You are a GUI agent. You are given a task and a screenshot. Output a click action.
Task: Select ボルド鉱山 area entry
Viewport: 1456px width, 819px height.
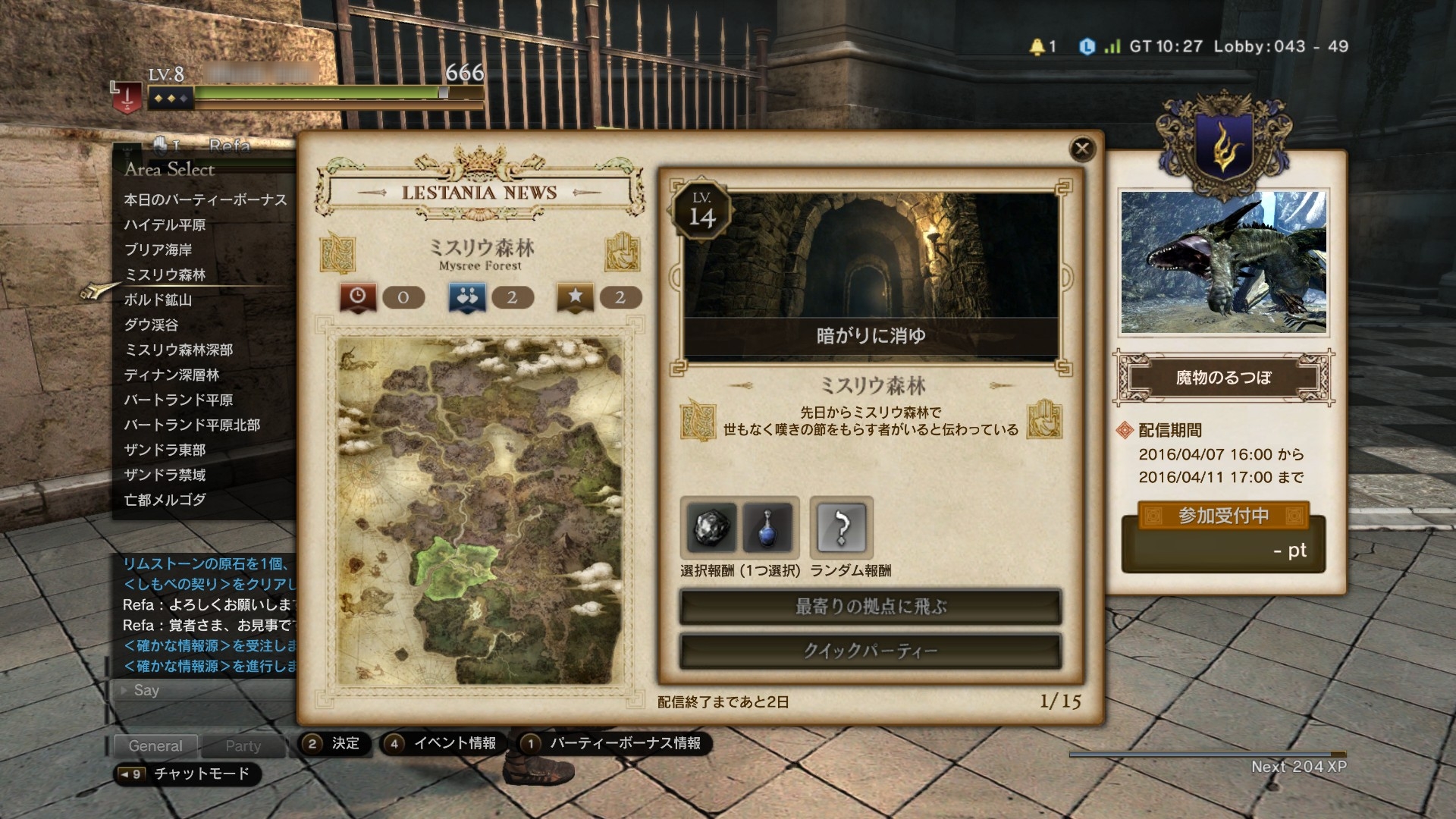[158, 300]
